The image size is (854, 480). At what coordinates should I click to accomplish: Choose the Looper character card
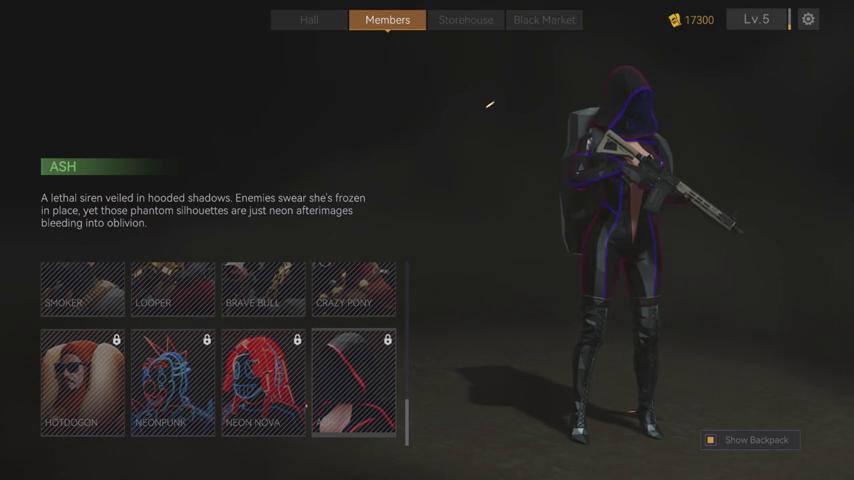point(173,289)
